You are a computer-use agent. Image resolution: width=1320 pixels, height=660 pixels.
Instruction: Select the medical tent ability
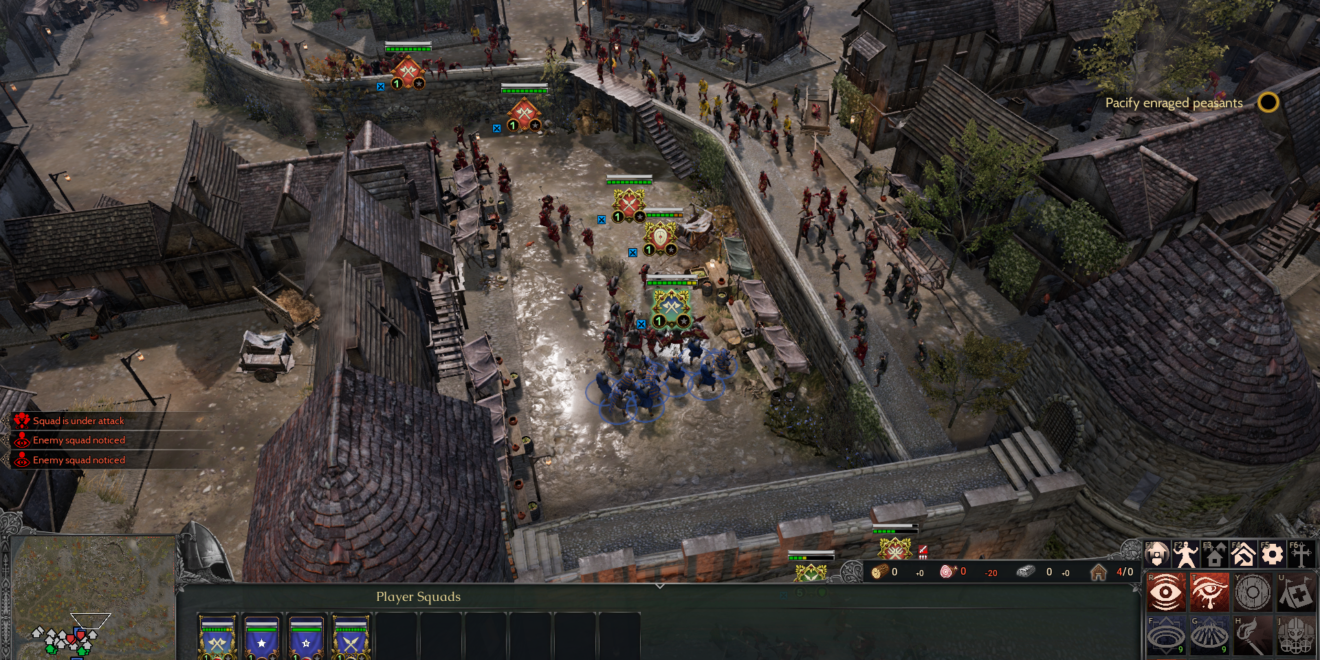[1296, 592]
